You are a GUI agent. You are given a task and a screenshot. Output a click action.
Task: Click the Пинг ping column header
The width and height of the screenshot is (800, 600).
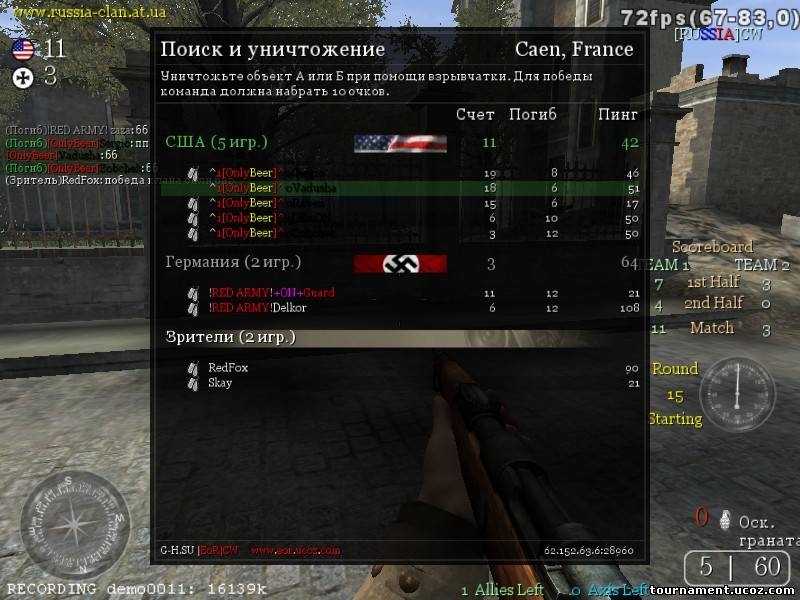click(618, 115)
